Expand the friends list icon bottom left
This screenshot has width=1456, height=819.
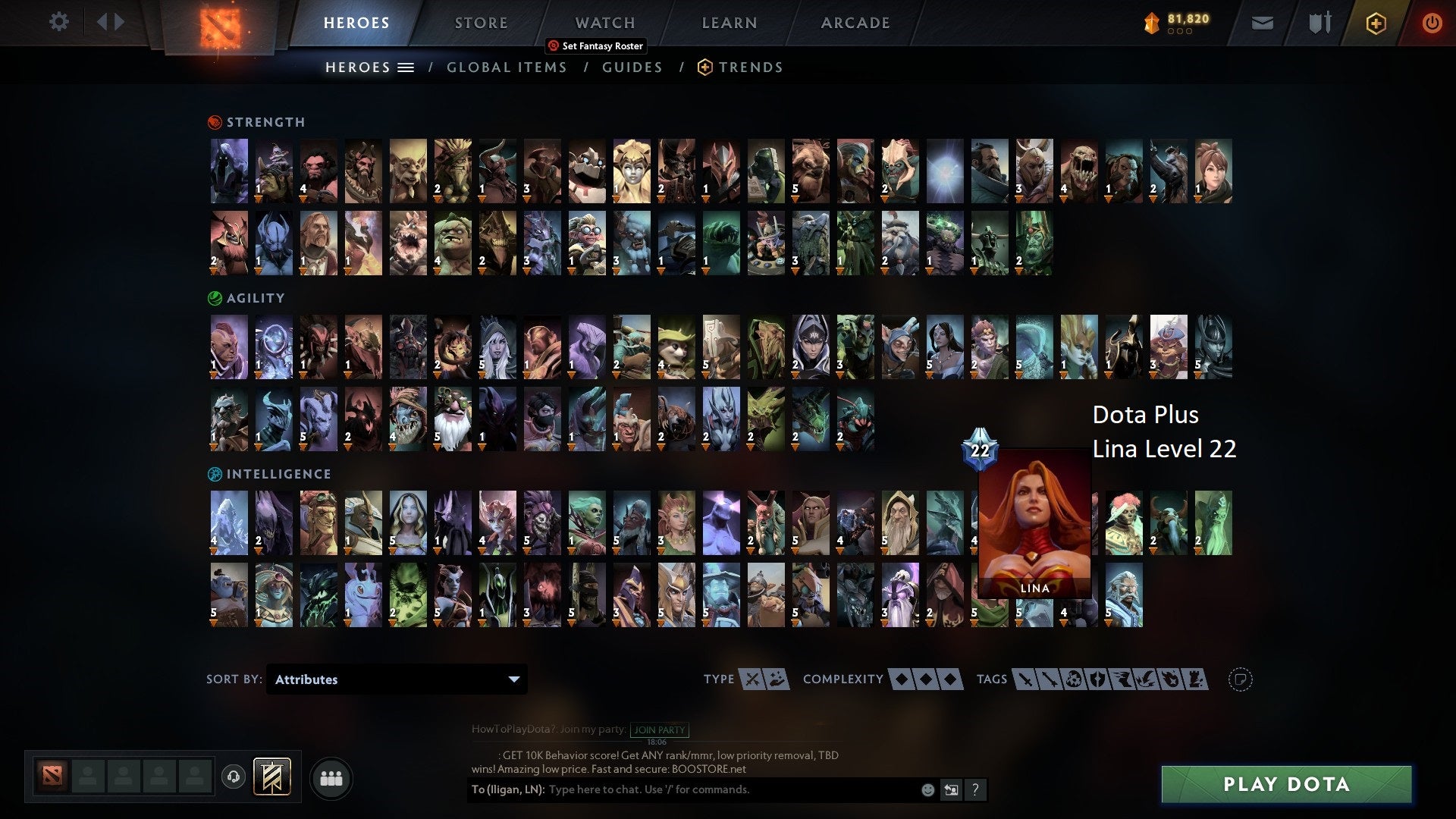coord(331,777)
